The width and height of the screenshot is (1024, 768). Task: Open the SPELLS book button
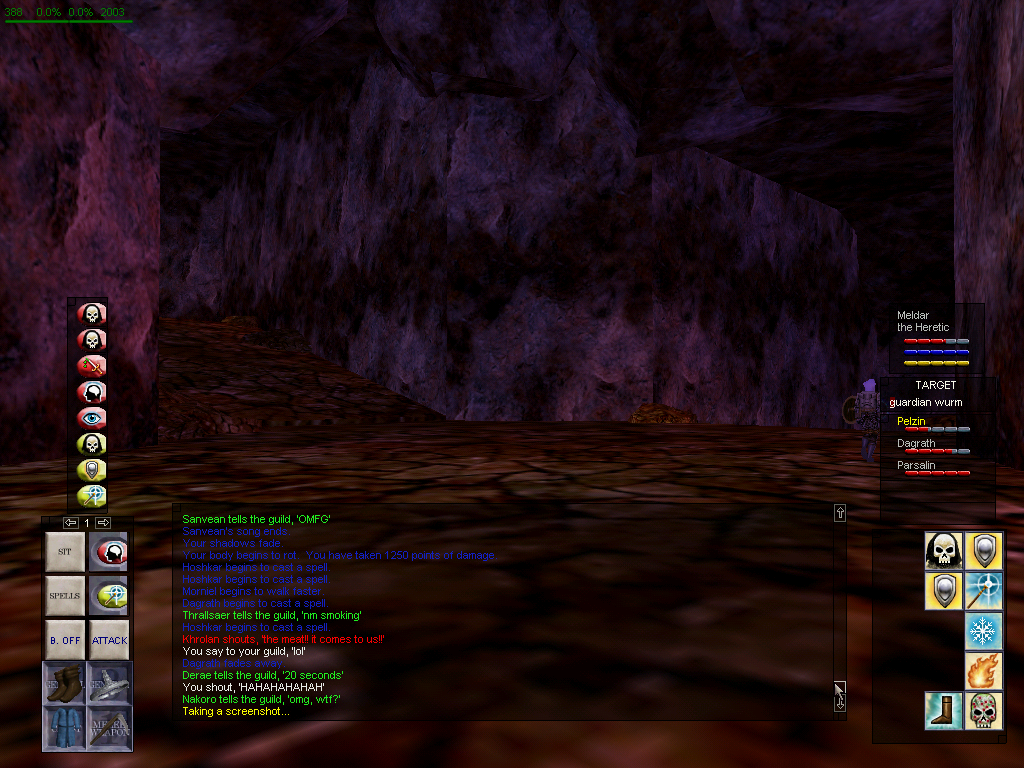click(65, 596)
